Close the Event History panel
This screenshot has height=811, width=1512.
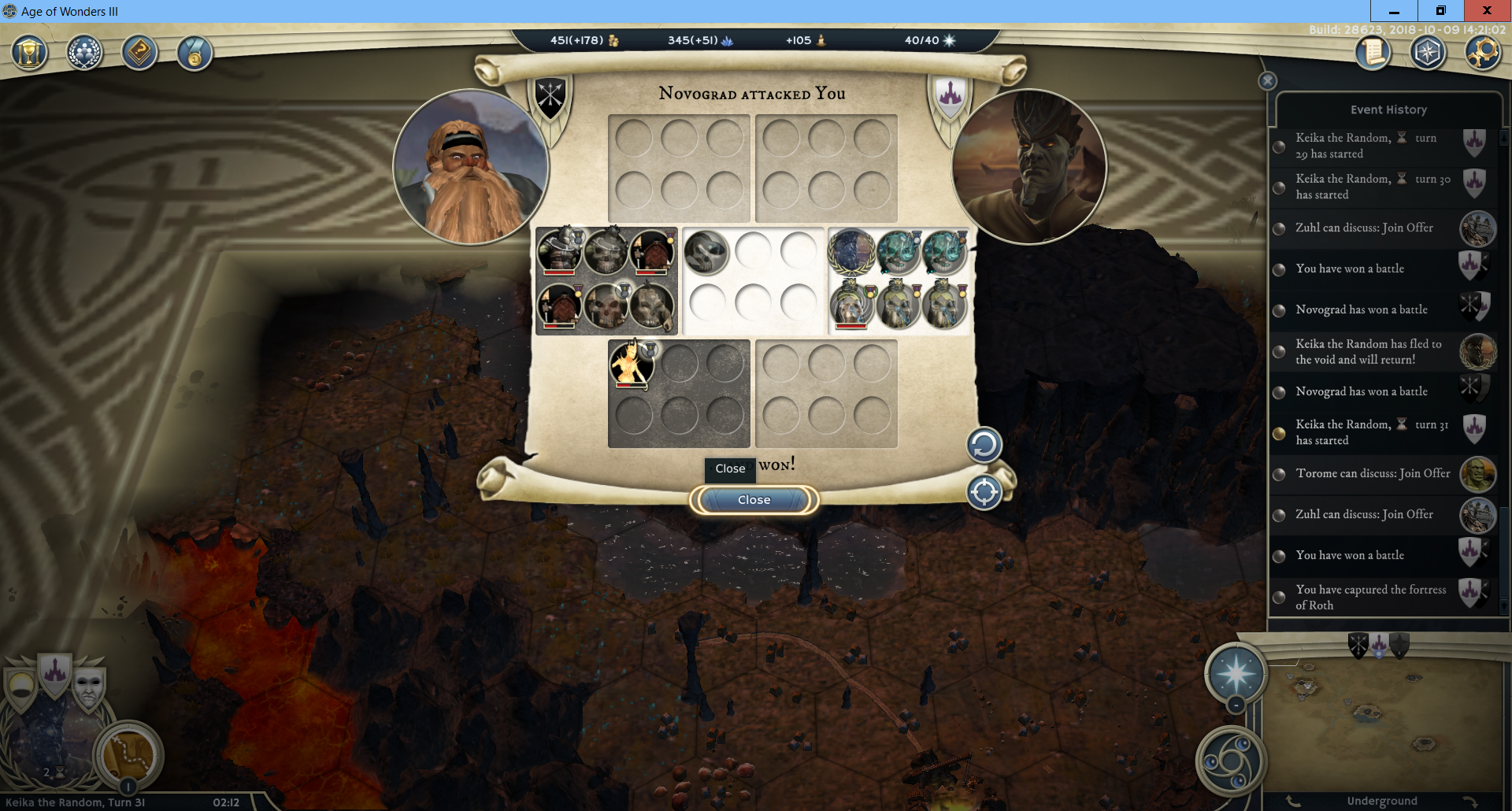pos(1267,80)
